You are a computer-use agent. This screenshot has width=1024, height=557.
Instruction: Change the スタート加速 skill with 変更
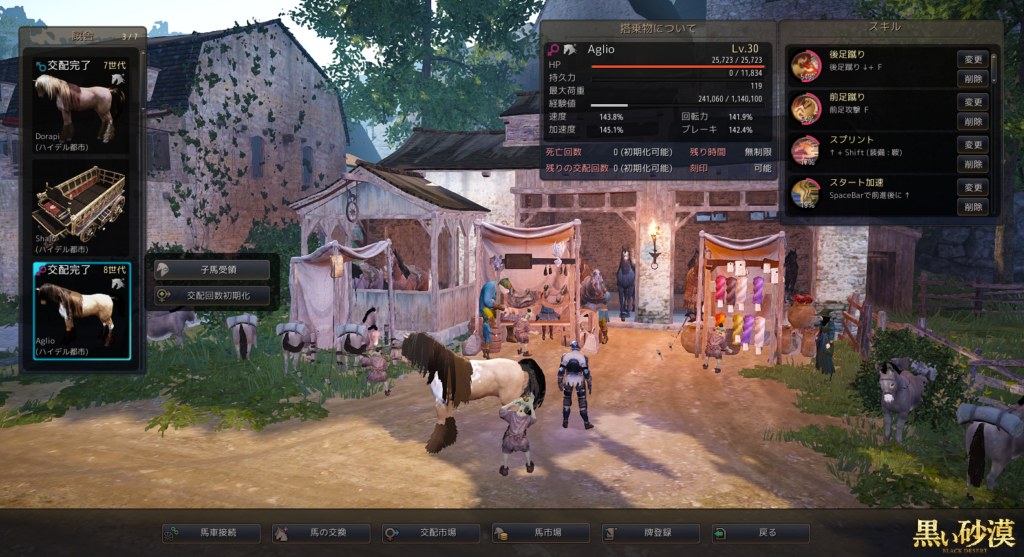click(973, 188)
